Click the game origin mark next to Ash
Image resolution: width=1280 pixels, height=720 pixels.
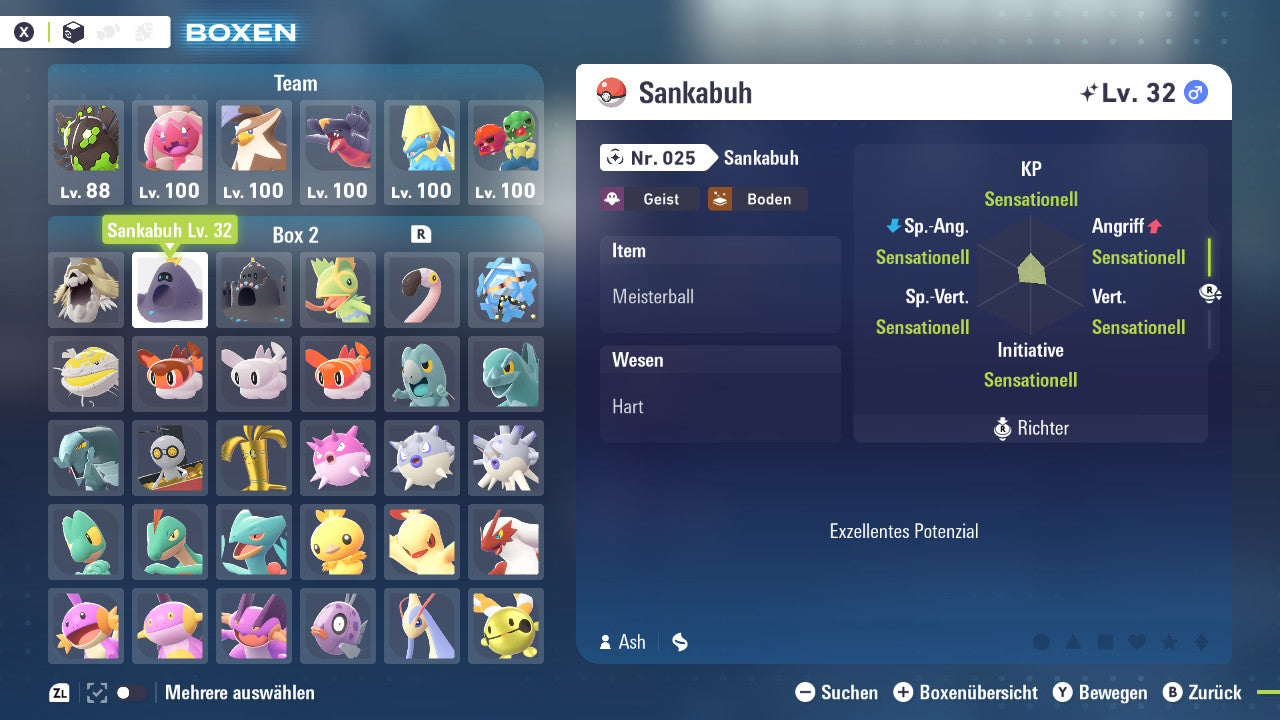pos(680,642)
